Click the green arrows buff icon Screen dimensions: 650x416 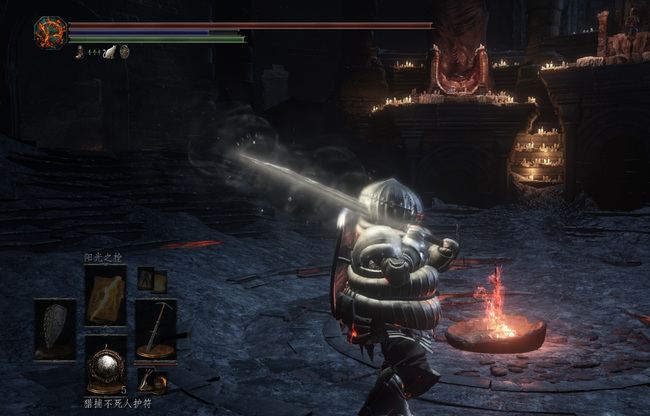tap(94, 52)
